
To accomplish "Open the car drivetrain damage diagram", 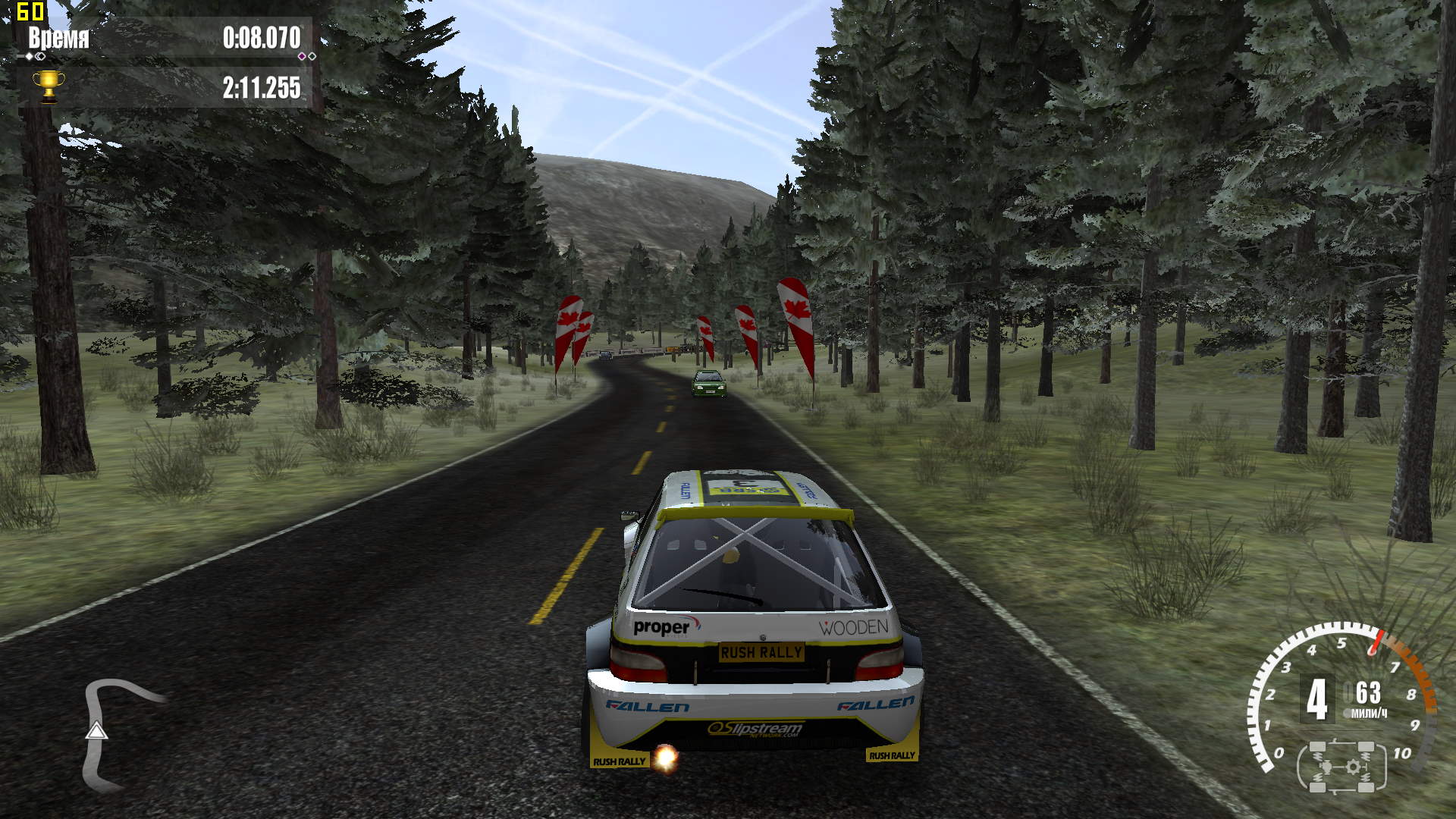I will (x=1341, y=767).
